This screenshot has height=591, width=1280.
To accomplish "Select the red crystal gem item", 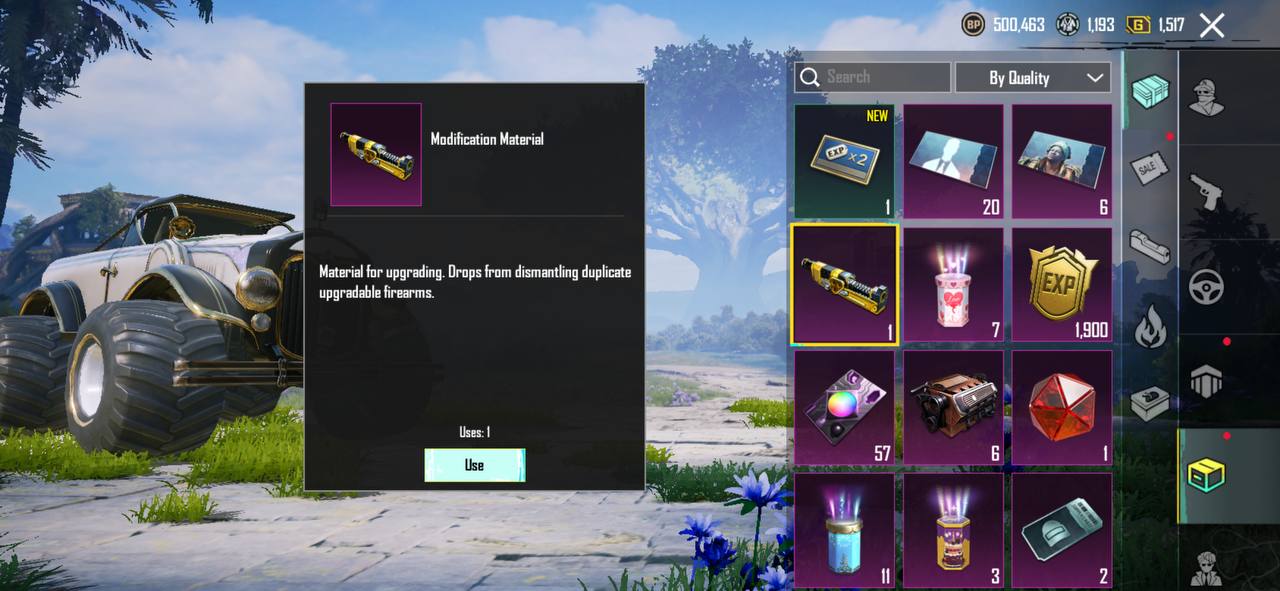I will tap(1062, 407).
